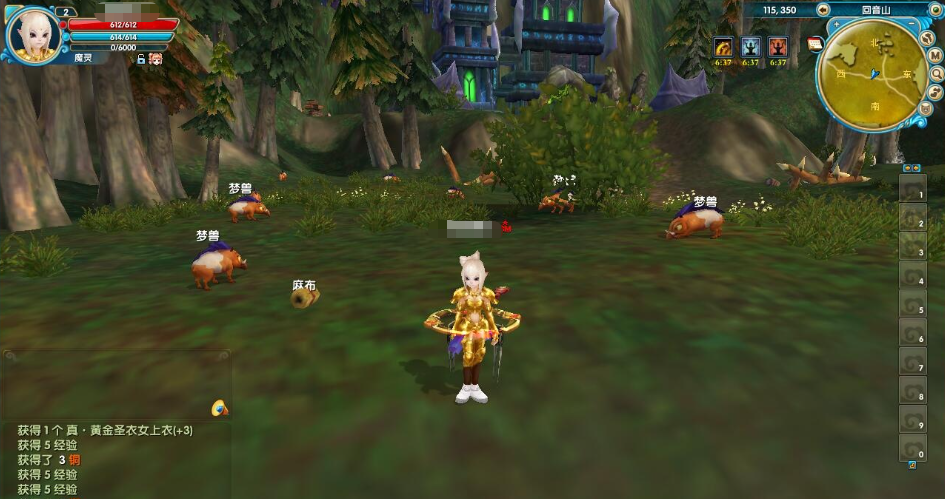Open the pink-haired girl face icon
945x499 pixels.
156,60
